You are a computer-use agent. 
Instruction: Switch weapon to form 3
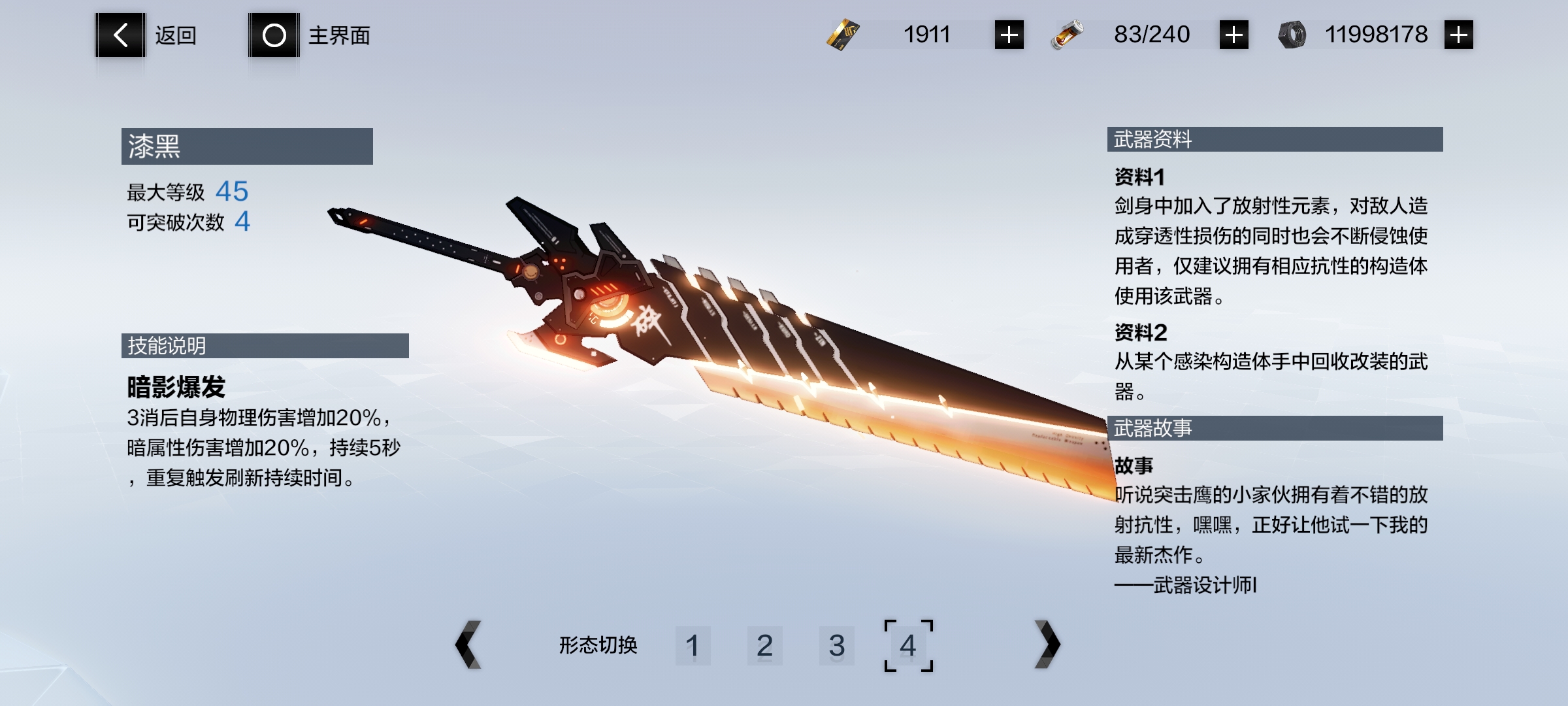click(x=836, y=646)
